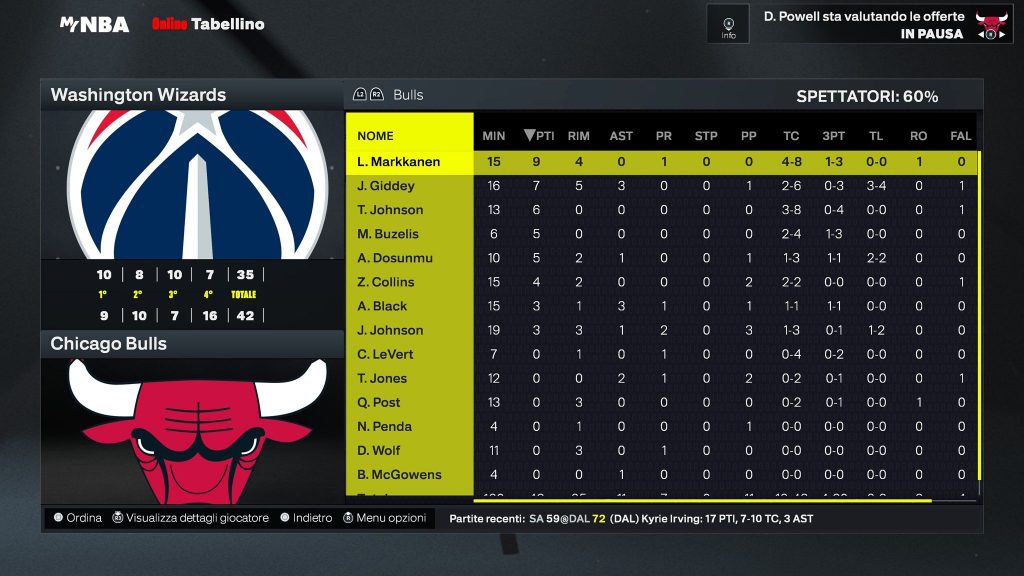Select L. Markkanen's stat row

[398, 162]
